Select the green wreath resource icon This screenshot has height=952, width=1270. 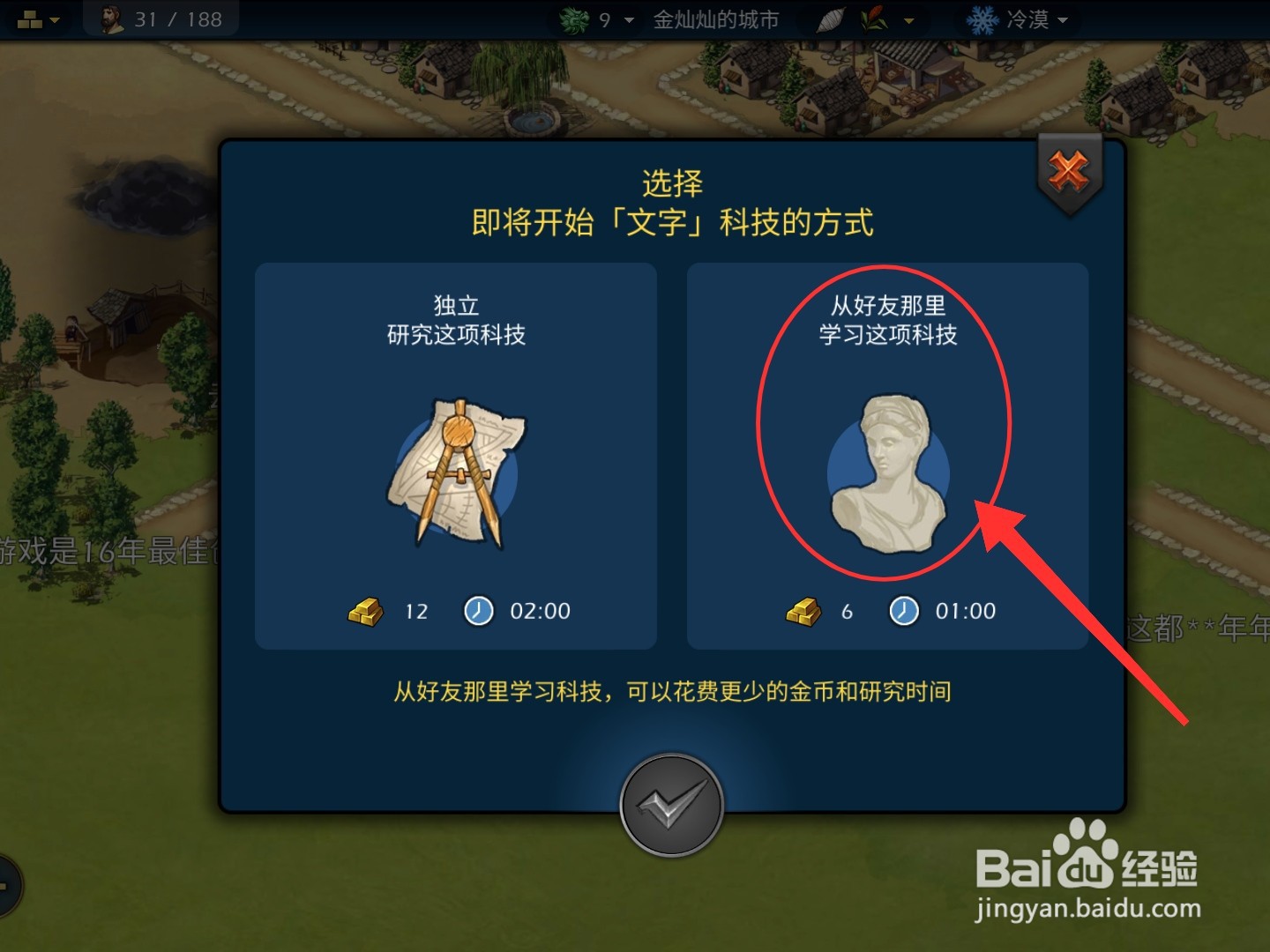[573, 19]
